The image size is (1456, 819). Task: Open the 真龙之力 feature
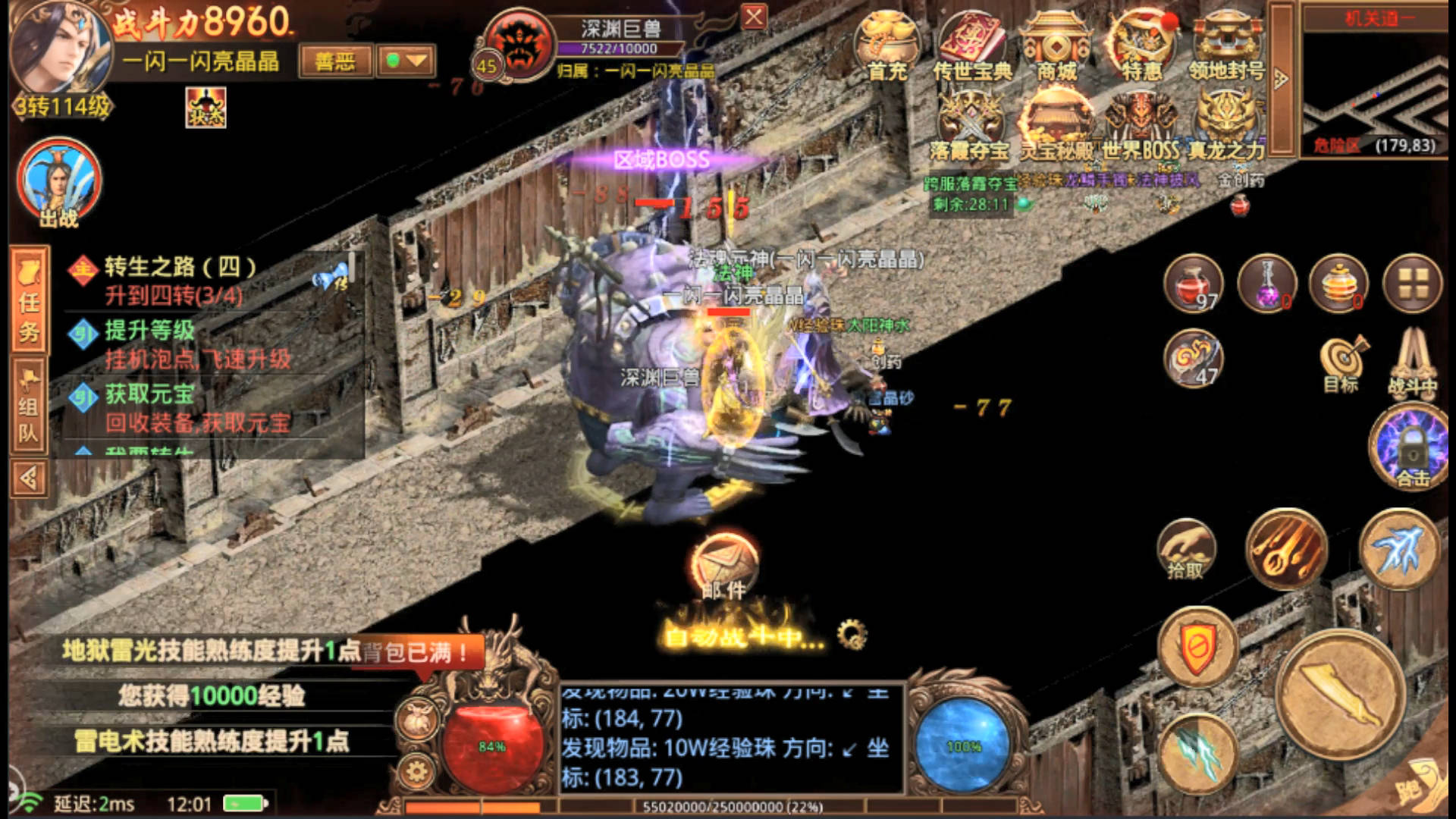click(x=1226, y=125)
